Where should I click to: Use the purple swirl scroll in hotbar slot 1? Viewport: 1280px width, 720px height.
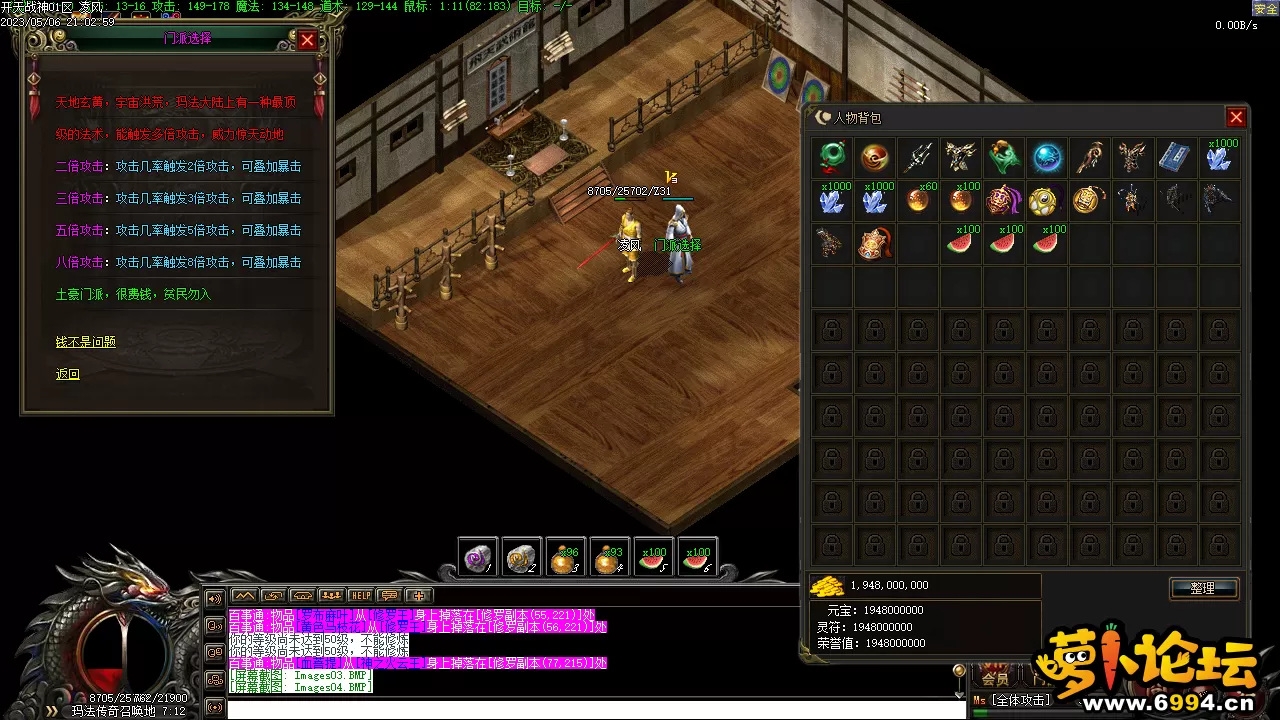pyautogui.click(x=478, y=558)
